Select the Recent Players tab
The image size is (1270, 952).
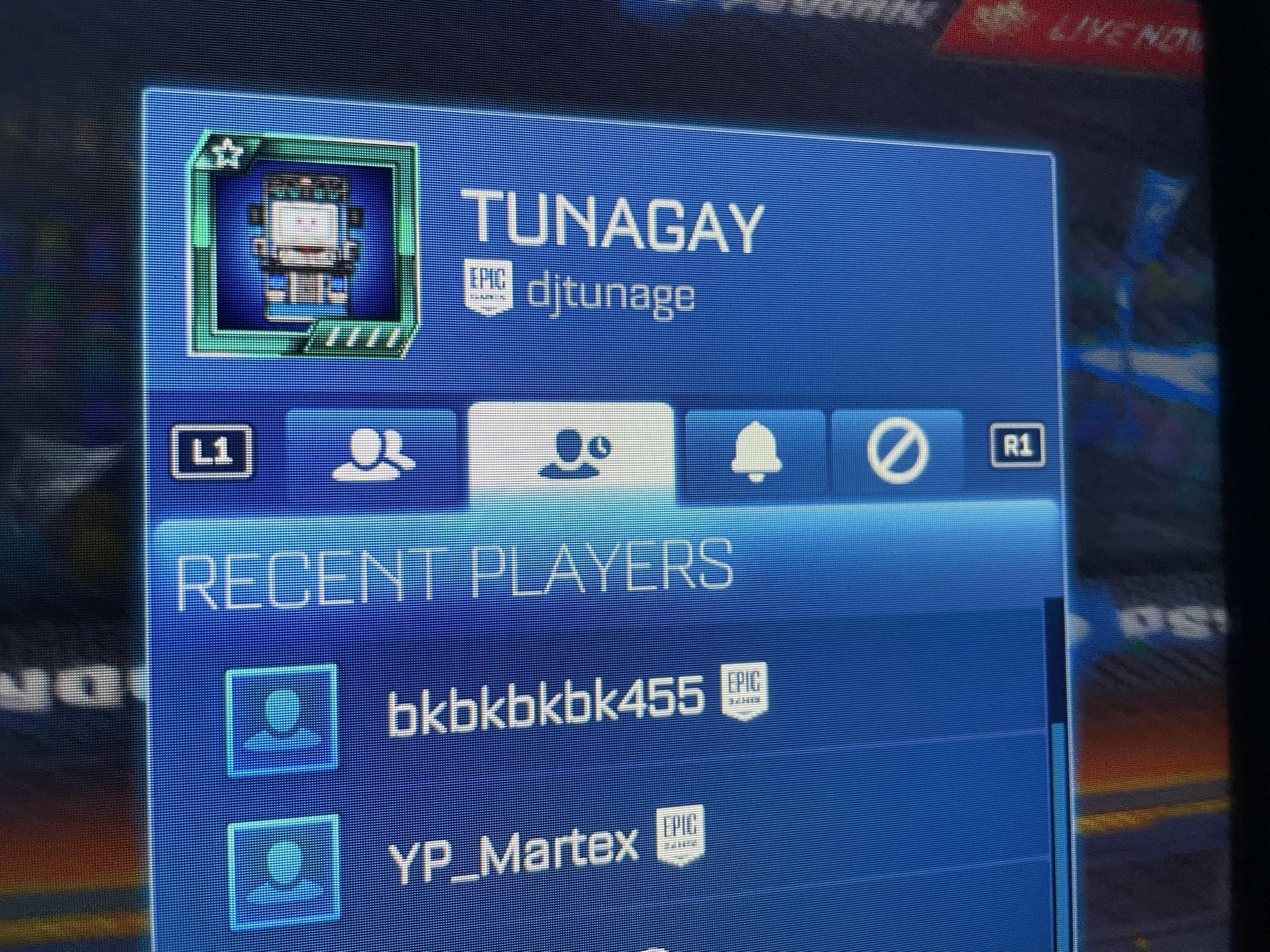pyautogui.click(x=572, y=452)
